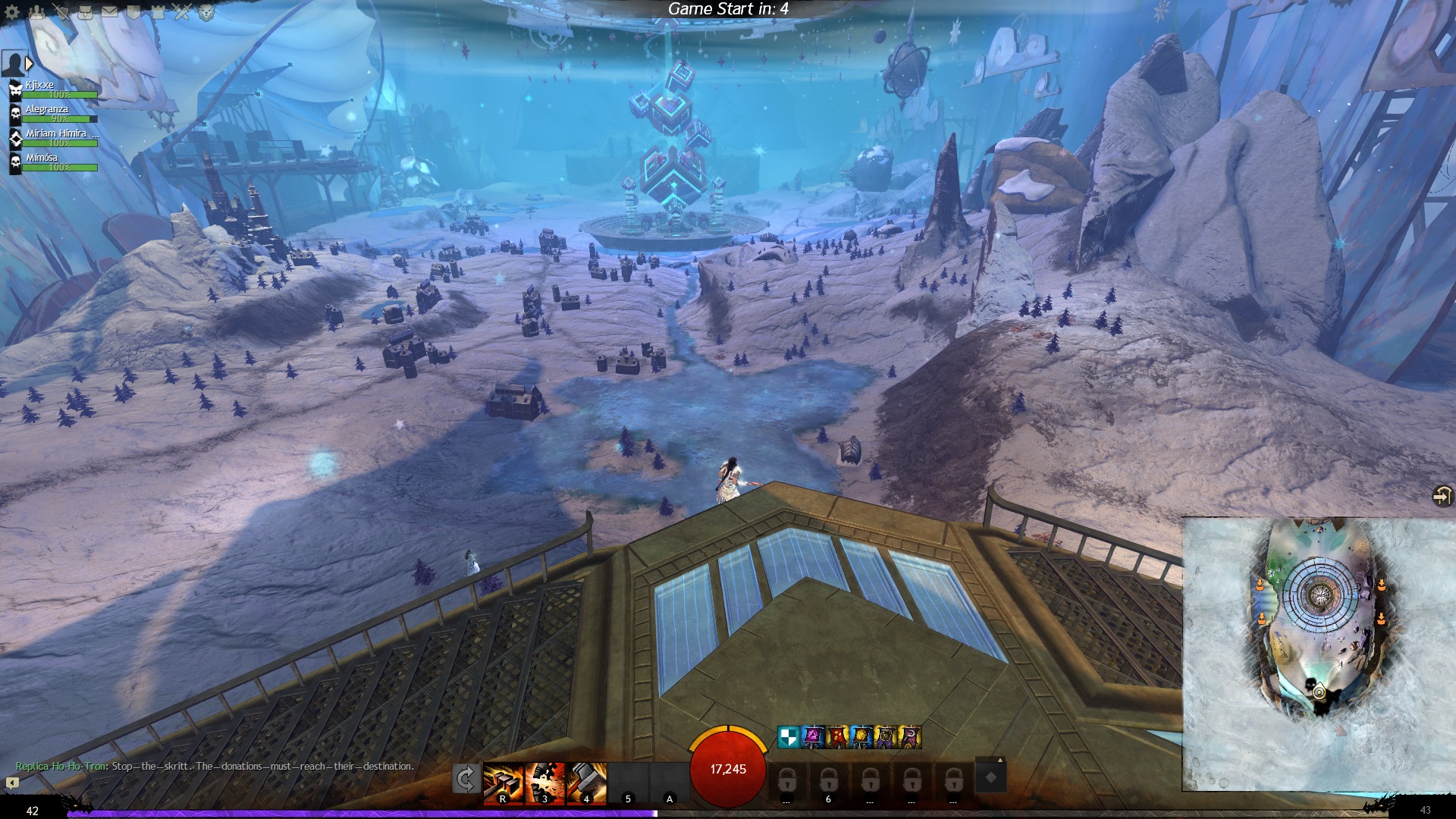
Task: Open the mail envelope icon
Action: tap(110, 12)
